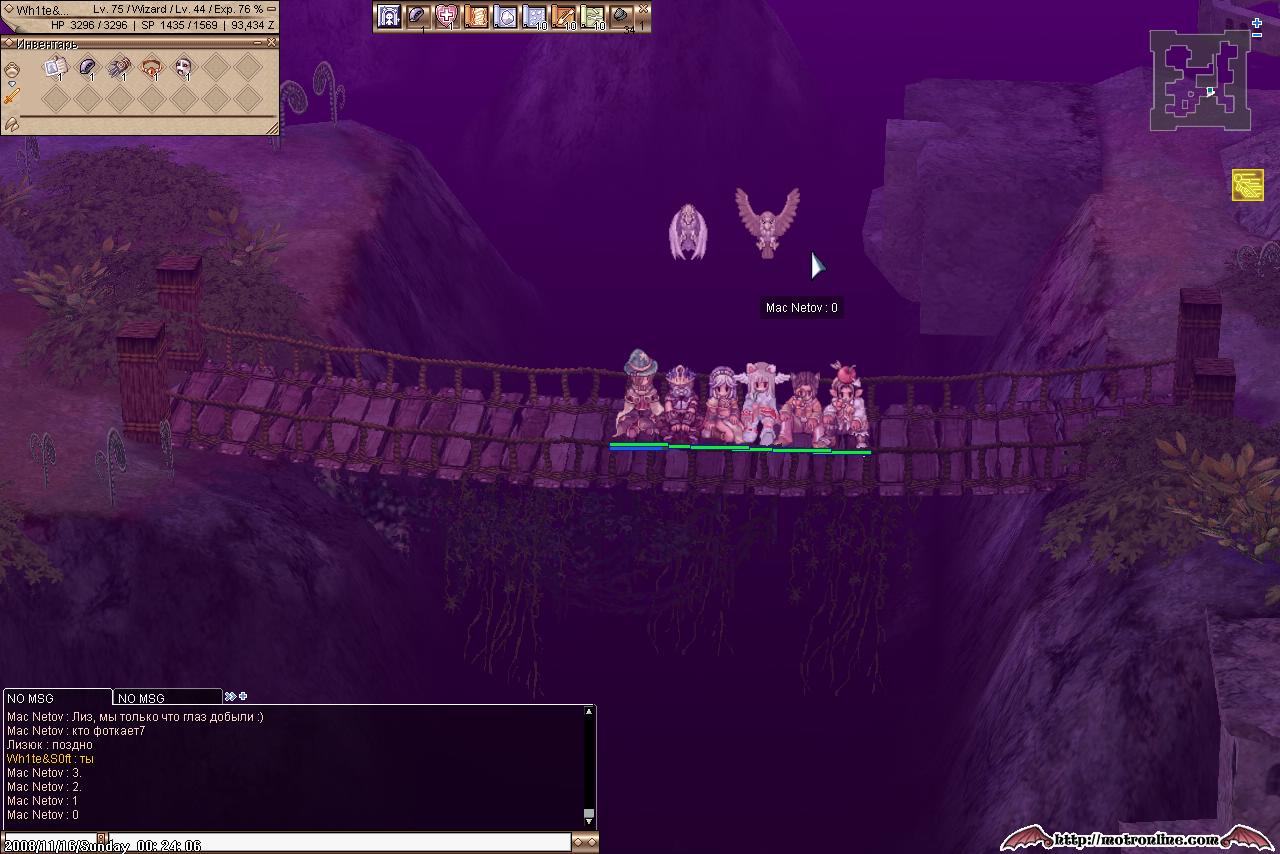Select the glove item in inventory

coord(119,67)
